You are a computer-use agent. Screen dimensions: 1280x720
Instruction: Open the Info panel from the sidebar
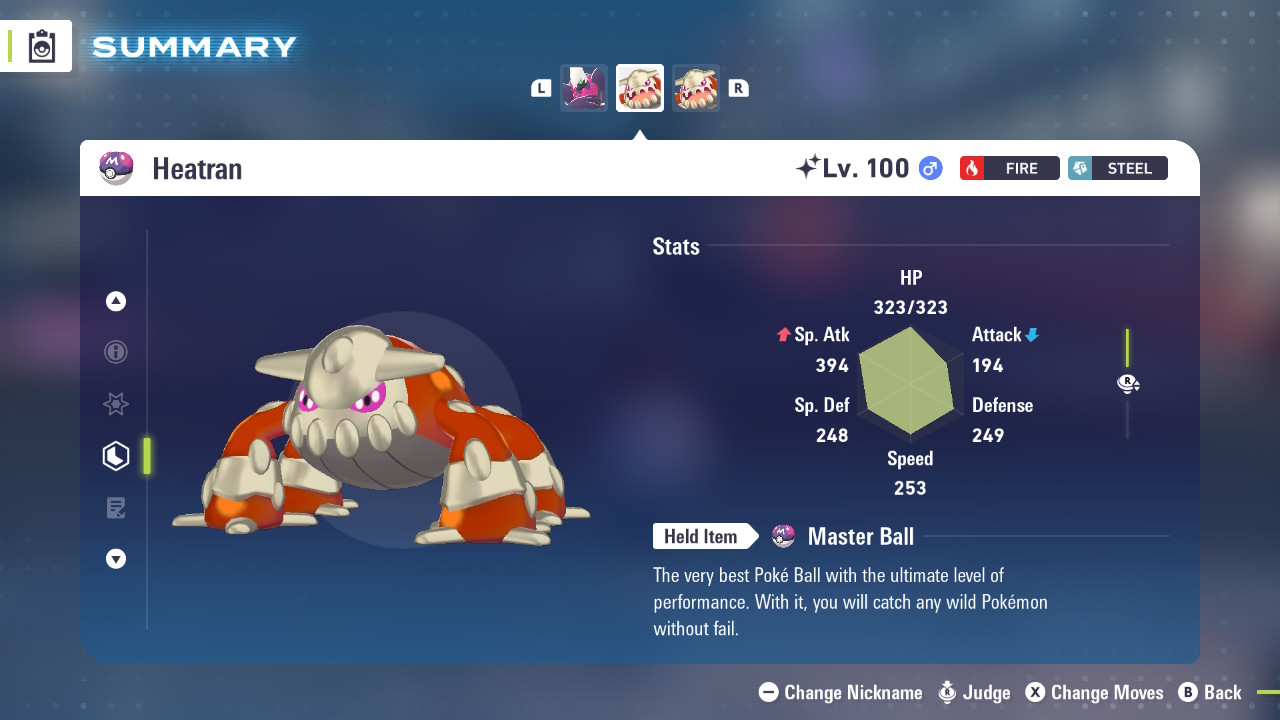(115, 352)
